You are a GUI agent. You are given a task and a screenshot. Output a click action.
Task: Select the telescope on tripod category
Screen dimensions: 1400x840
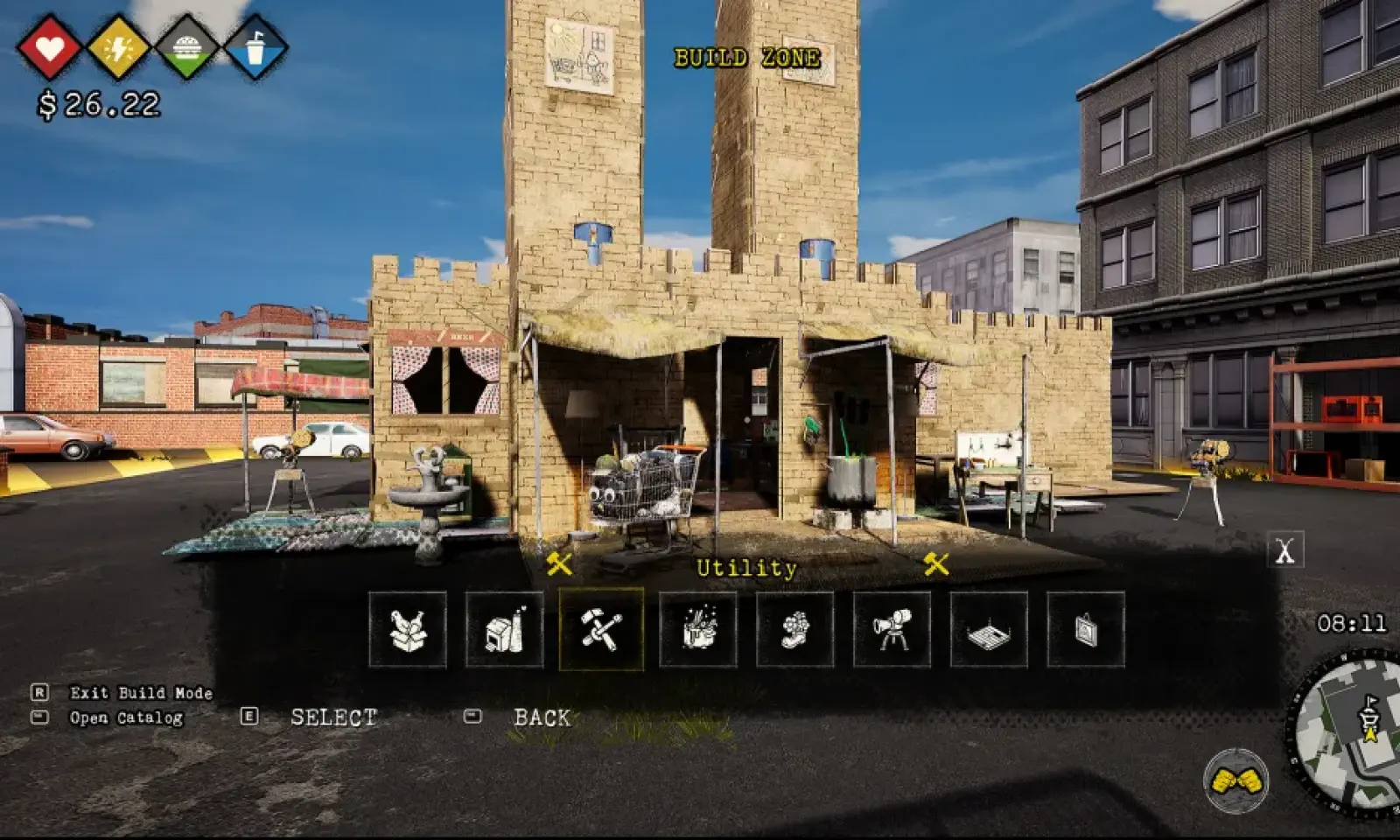point(892,630)
